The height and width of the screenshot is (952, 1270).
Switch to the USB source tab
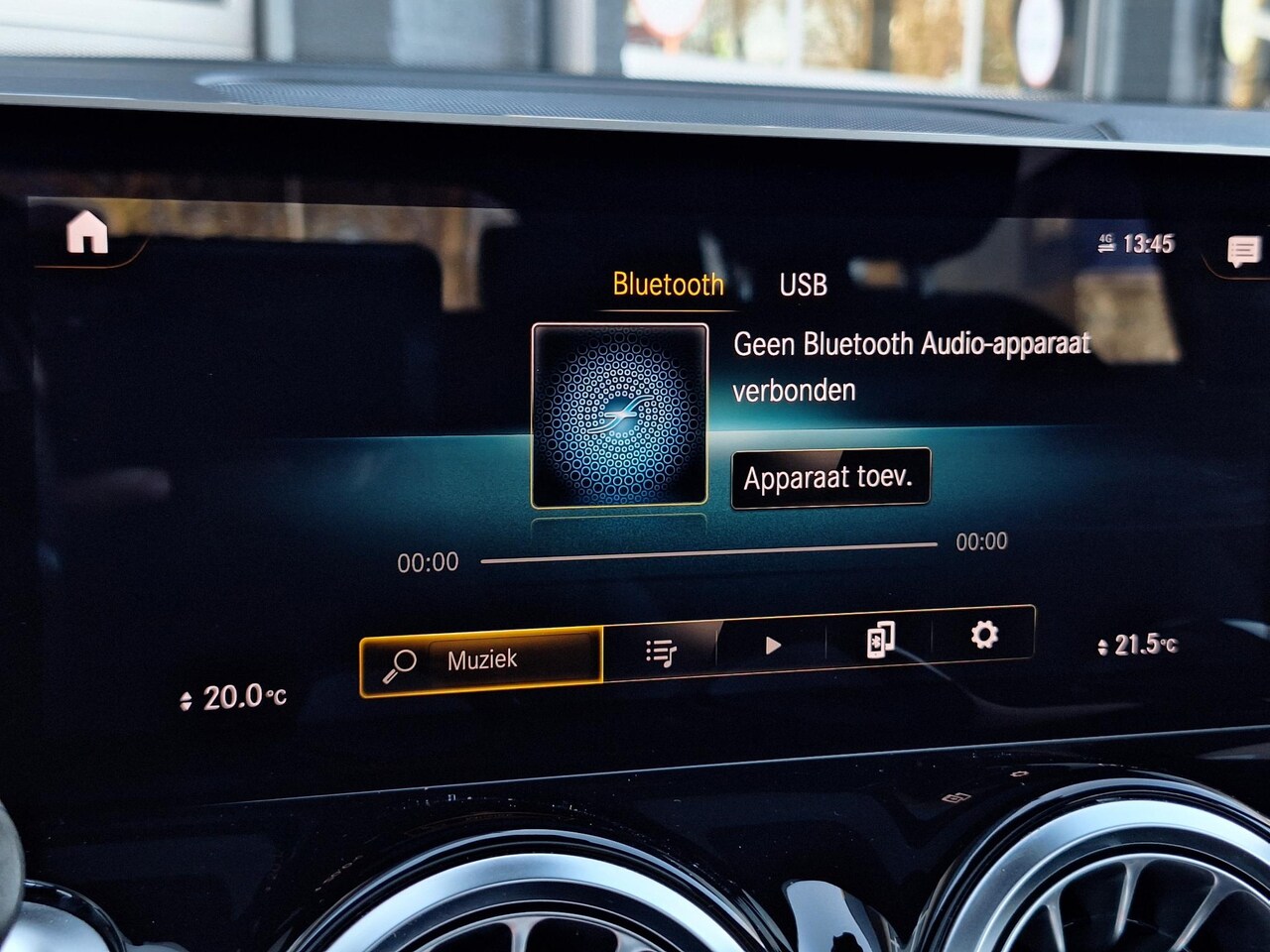click(803, 286)
